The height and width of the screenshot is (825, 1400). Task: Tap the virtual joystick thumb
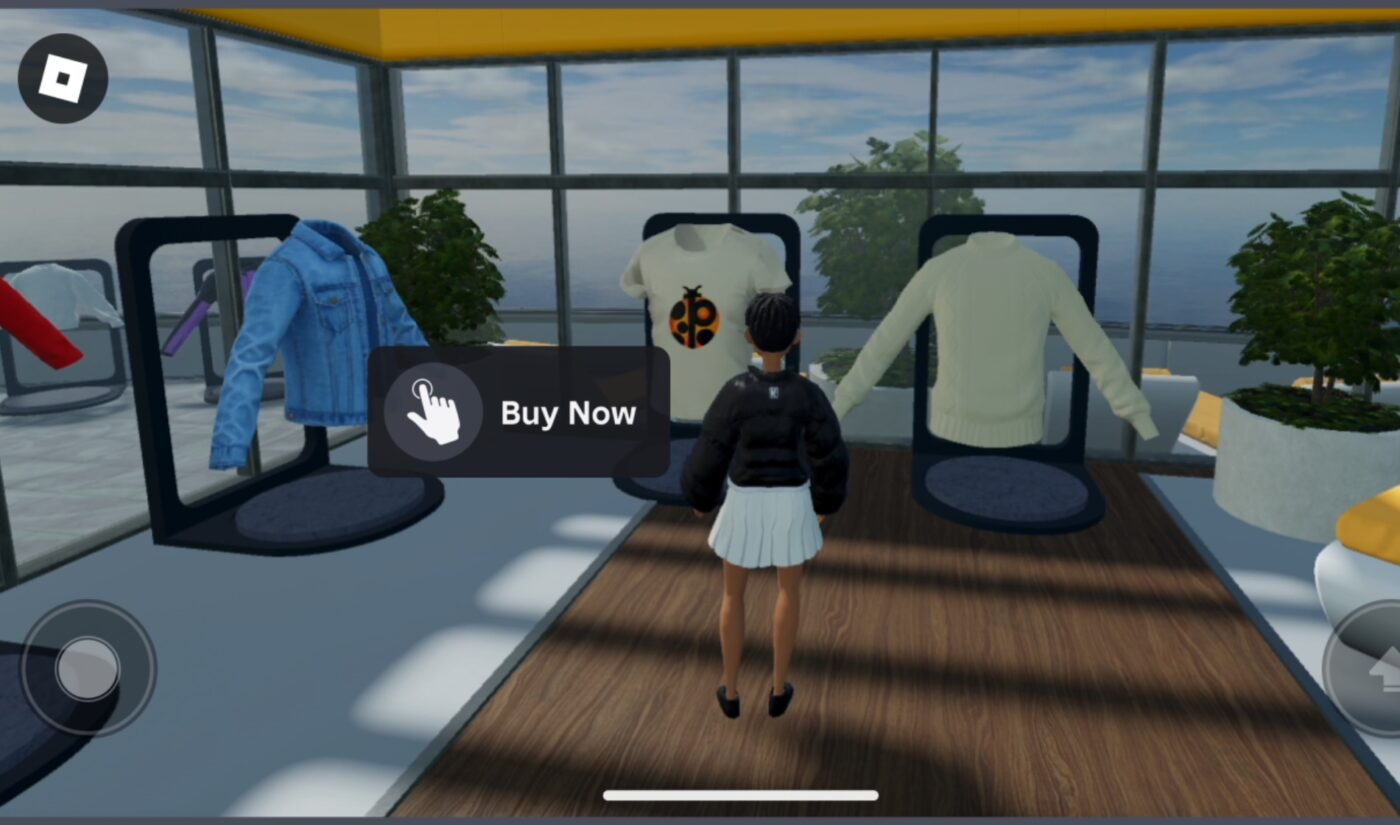click(x=88, y=668)
